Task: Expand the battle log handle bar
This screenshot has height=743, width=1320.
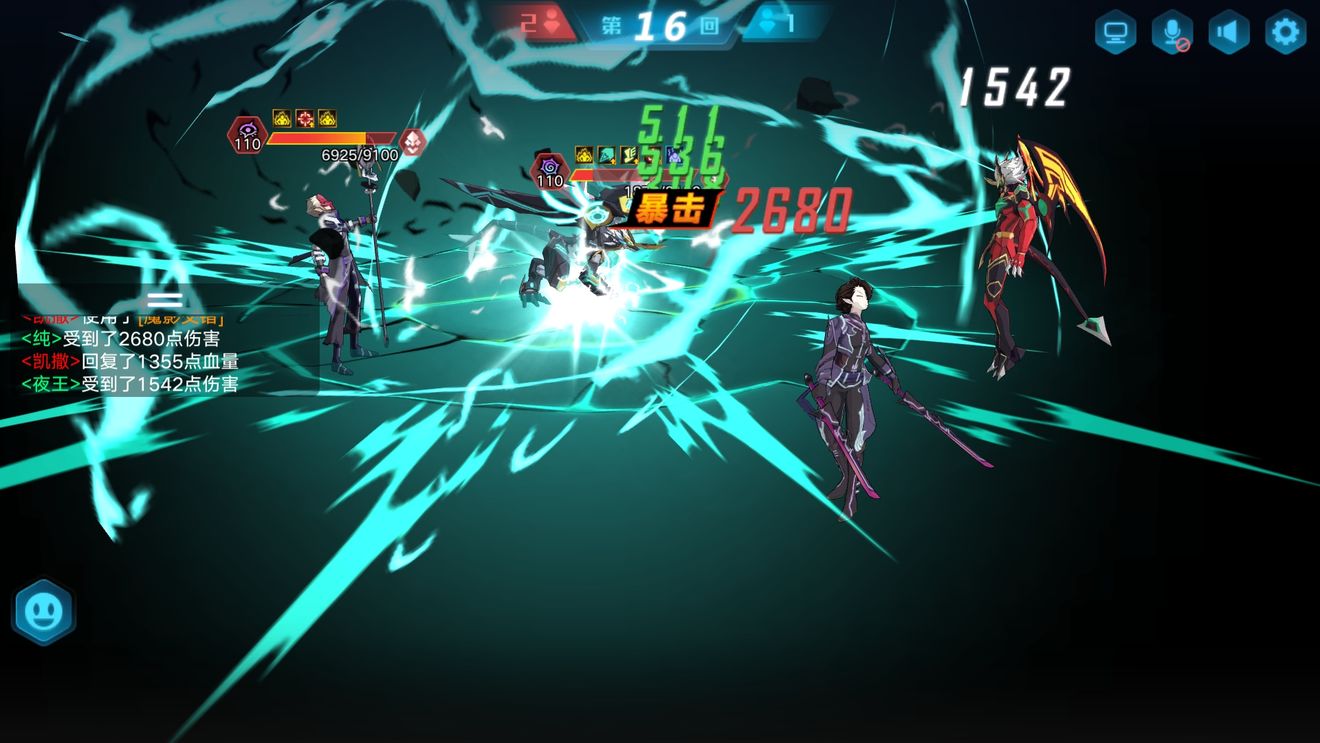Action: 165,299
